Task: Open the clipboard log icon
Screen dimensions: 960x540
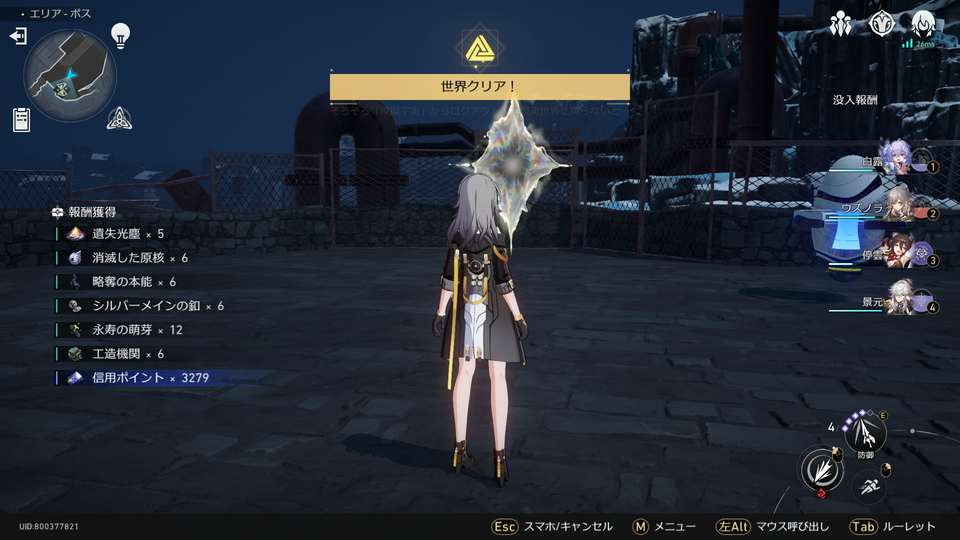Action: (21, 120)
